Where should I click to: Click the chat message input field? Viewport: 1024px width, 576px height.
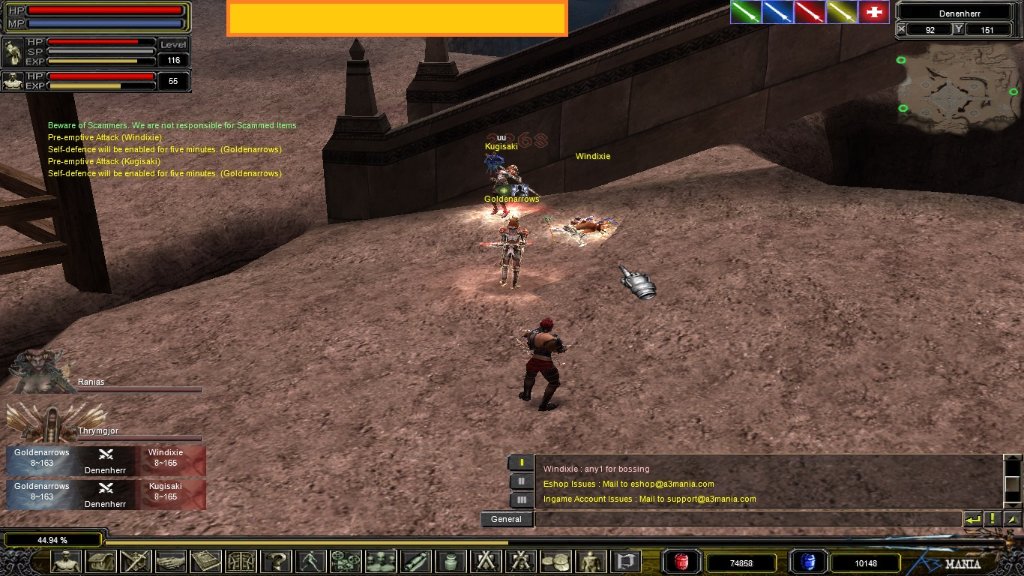pyautogui.click(x=747, y=519)
